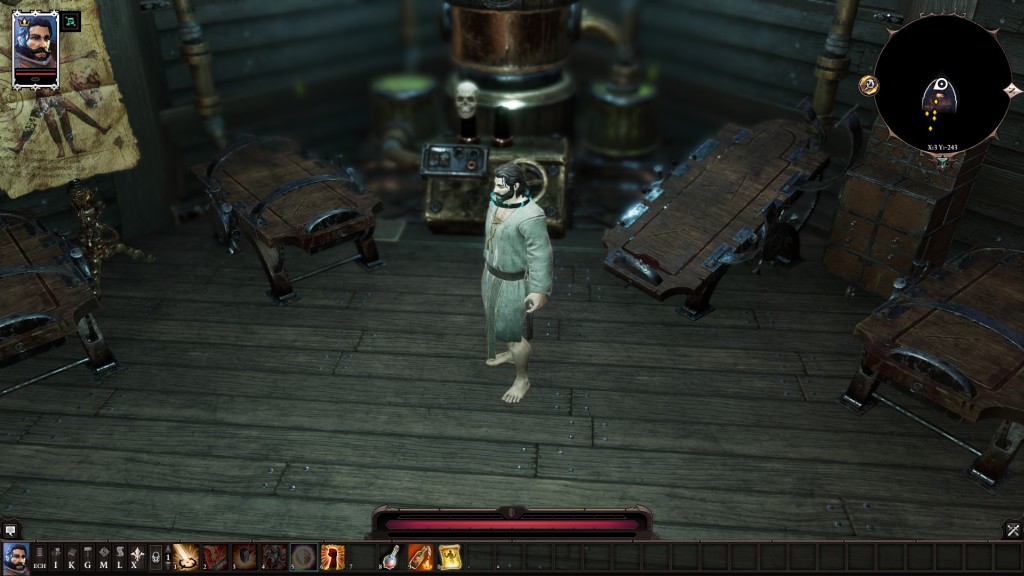Use the fiery bottle item in the hotbar

(x=421, y=557)
